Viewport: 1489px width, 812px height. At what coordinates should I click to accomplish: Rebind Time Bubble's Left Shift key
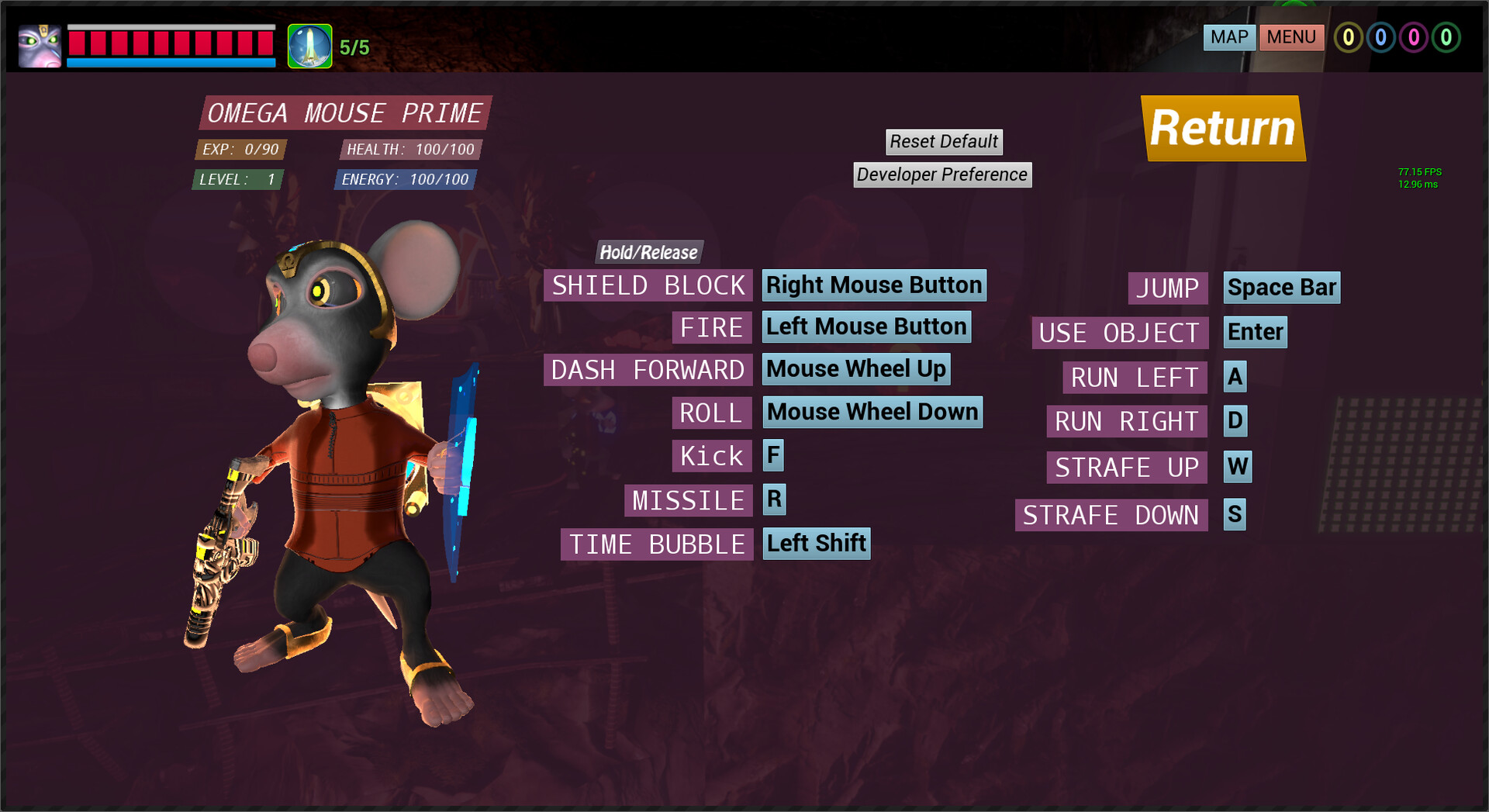(816, 543)
